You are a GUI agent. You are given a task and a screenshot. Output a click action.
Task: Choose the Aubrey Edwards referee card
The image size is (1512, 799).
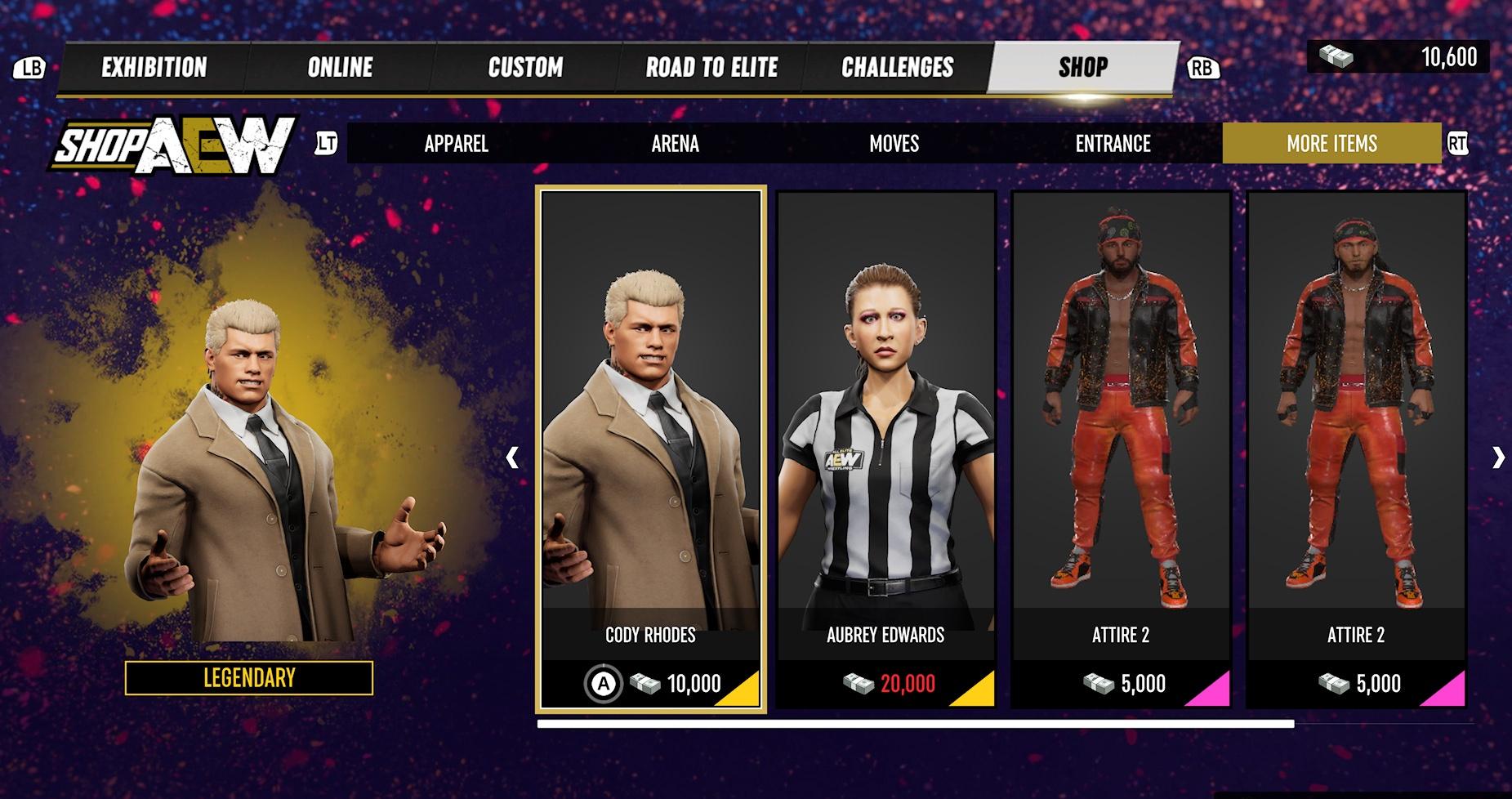(885, 449)
